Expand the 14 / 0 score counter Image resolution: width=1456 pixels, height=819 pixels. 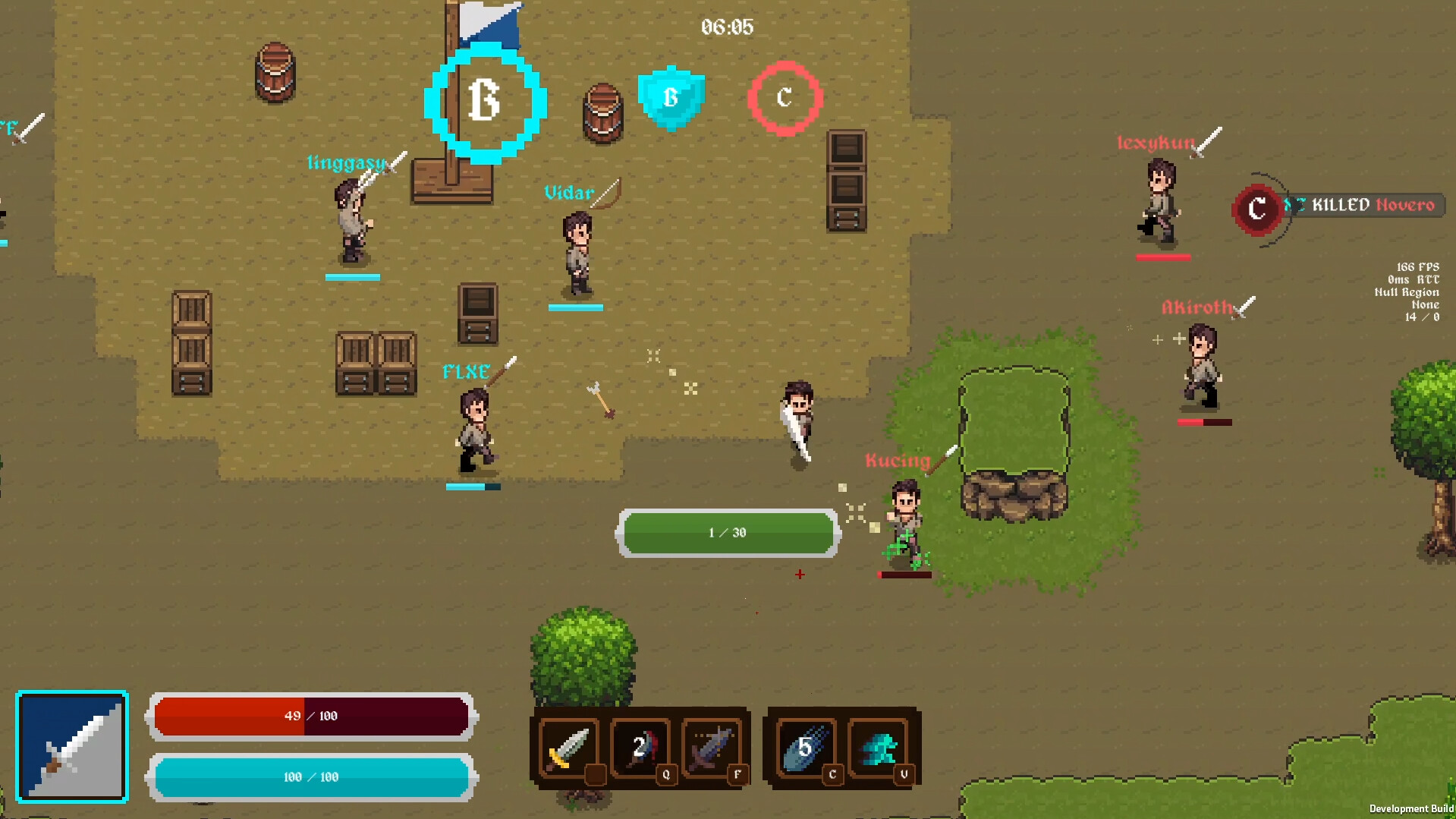point(1421,317)
